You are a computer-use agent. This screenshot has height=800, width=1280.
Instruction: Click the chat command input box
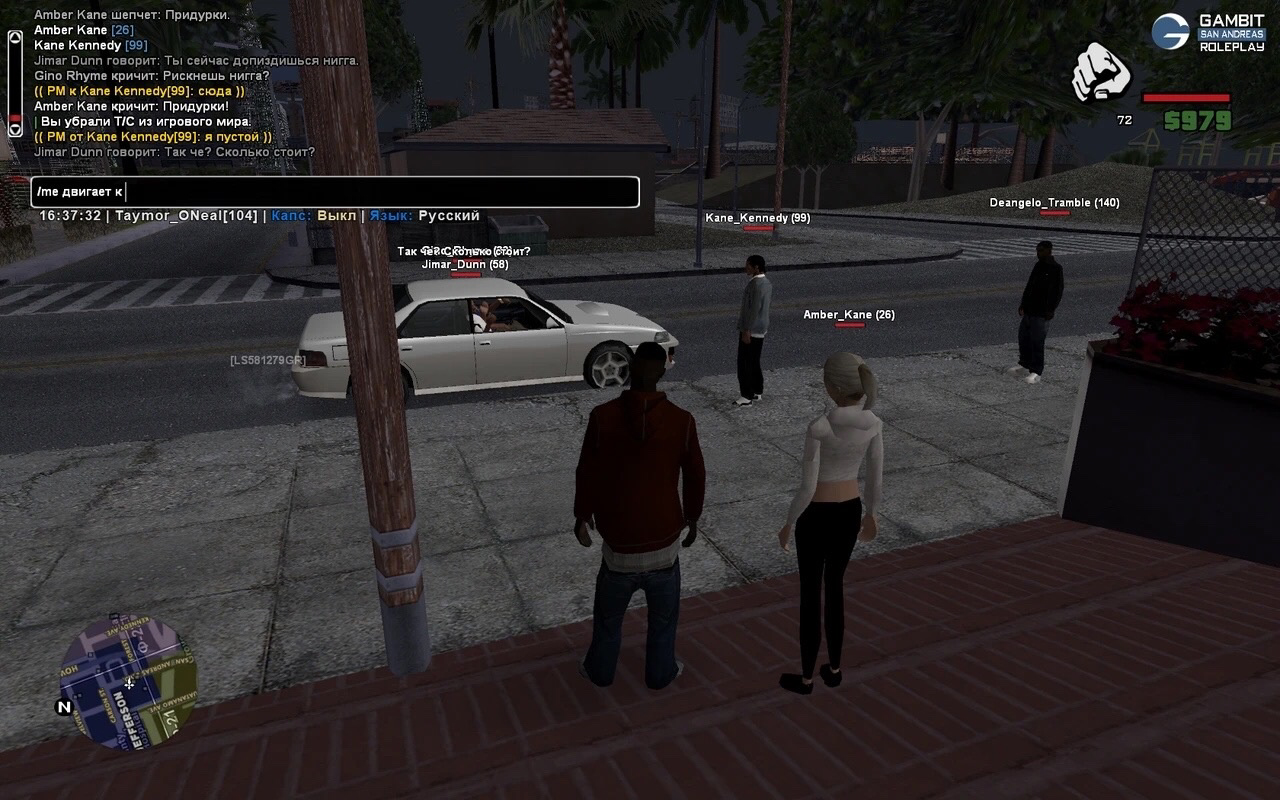click(x=335, y=192)
